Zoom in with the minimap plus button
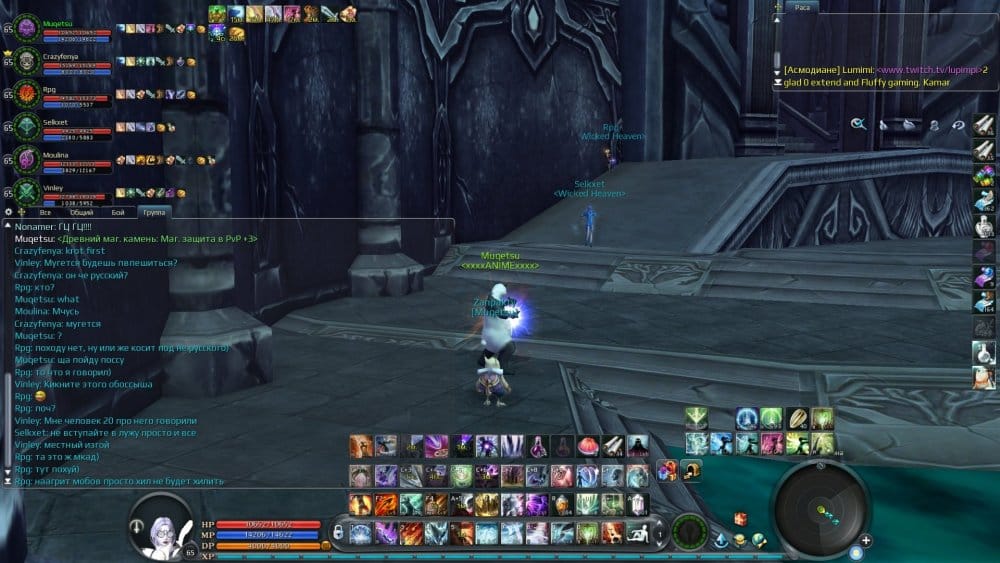The height and width of the screenshot is (563, 1000). click(x=866, y=541)
